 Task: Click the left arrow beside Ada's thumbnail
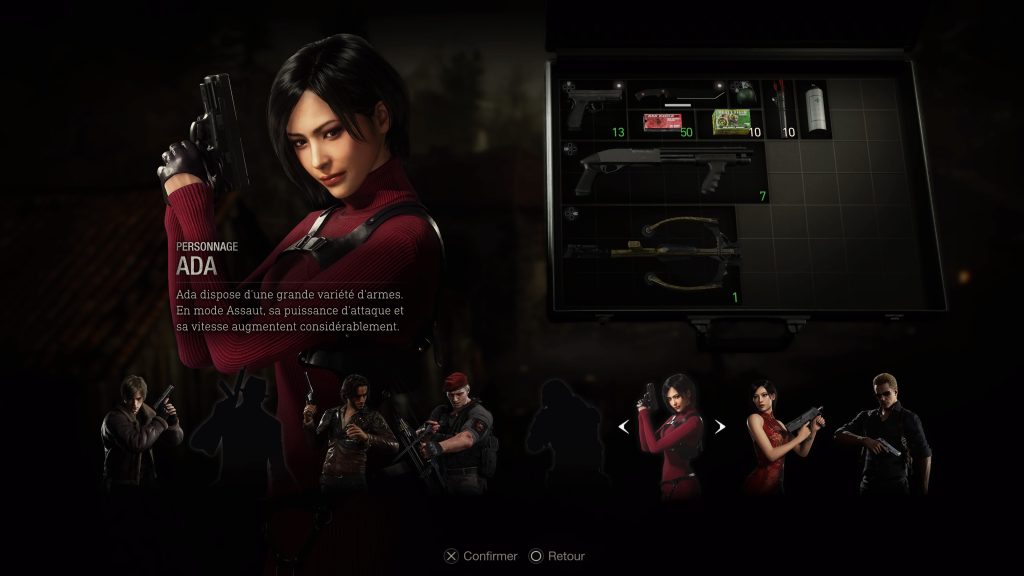click(x=624, y=427)
